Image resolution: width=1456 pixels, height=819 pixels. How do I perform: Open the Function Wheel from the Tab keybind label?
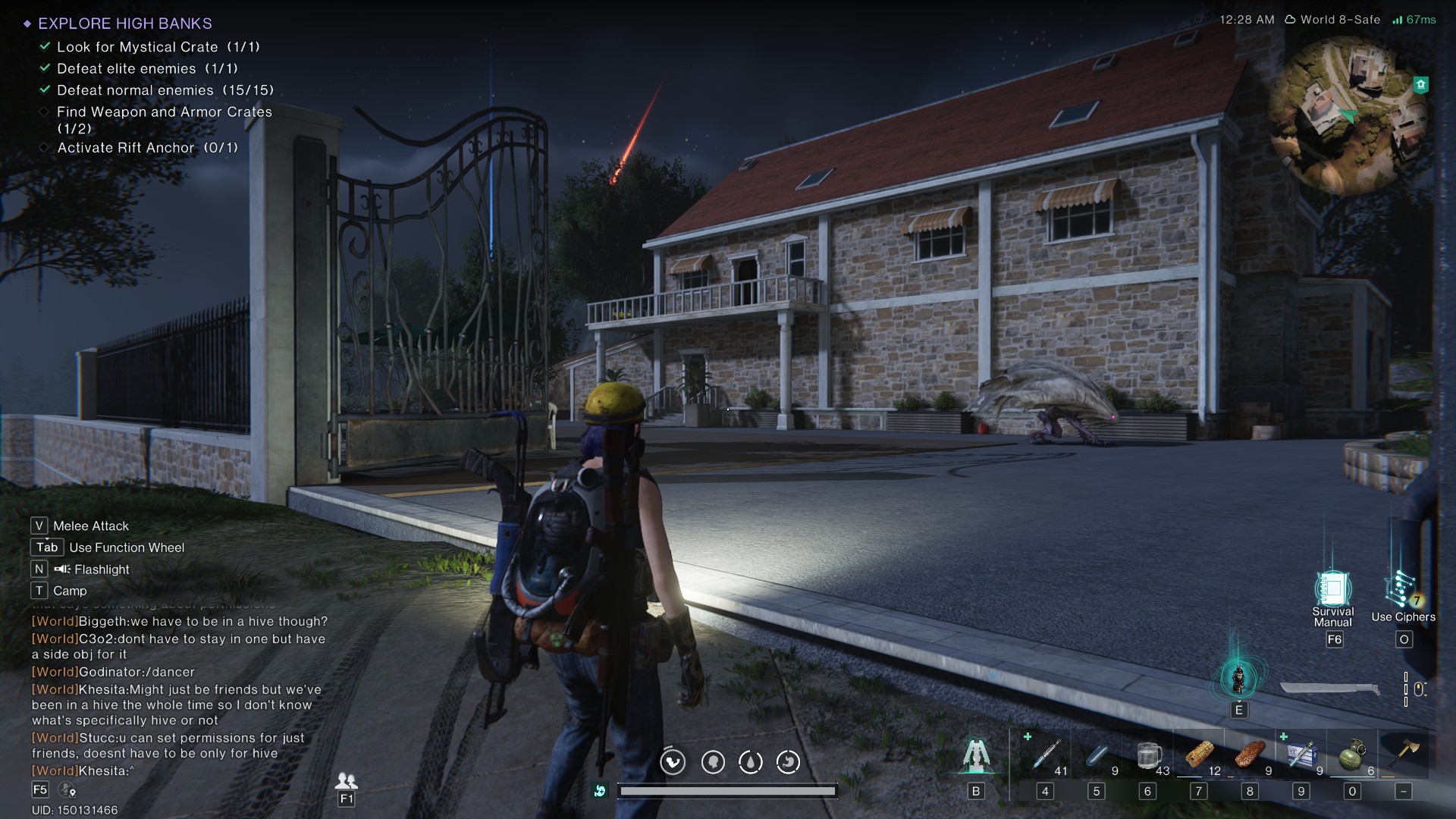(x=46, y=547)
